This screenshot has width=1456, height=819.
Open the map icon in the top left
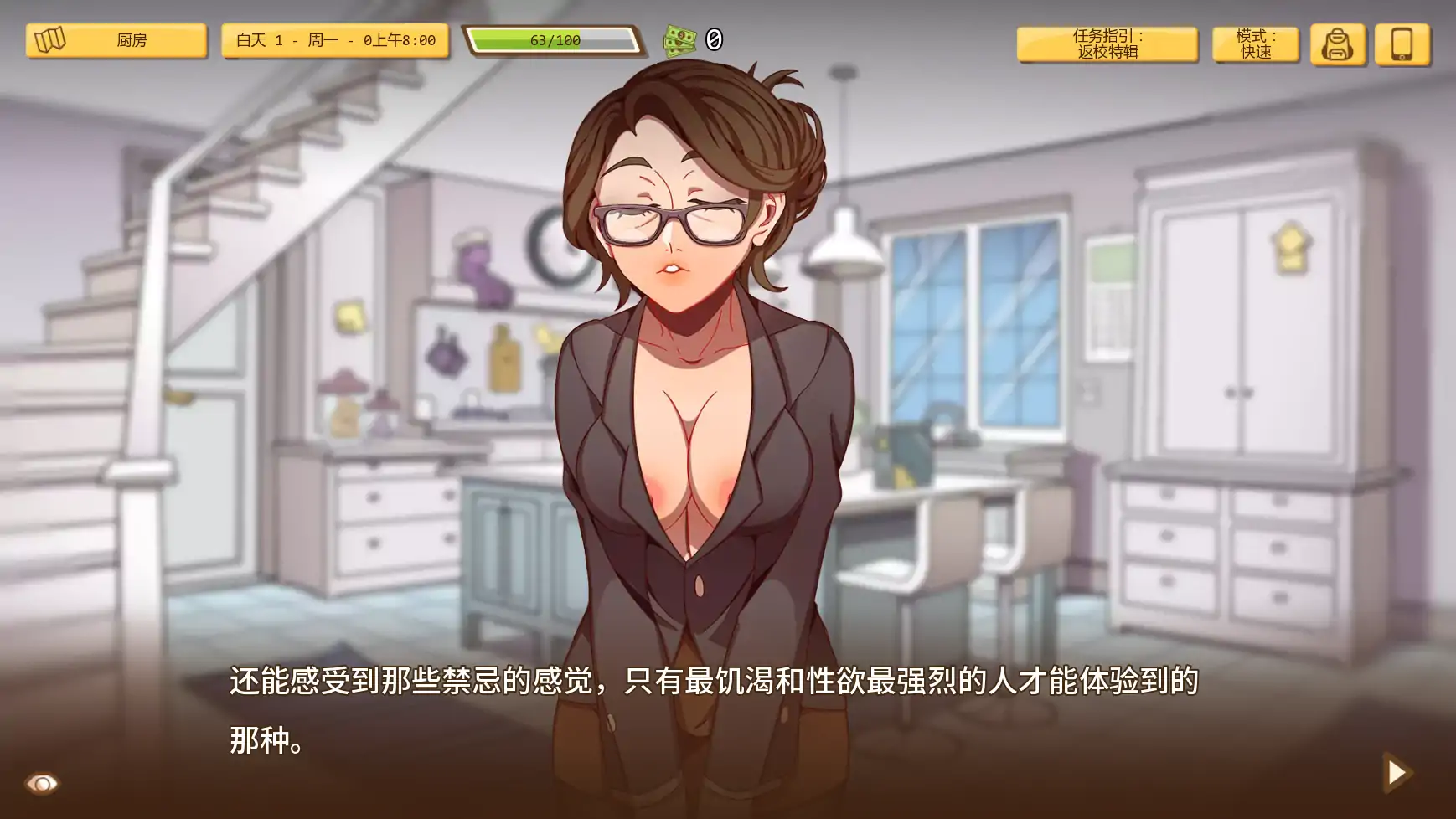(50, 39)
